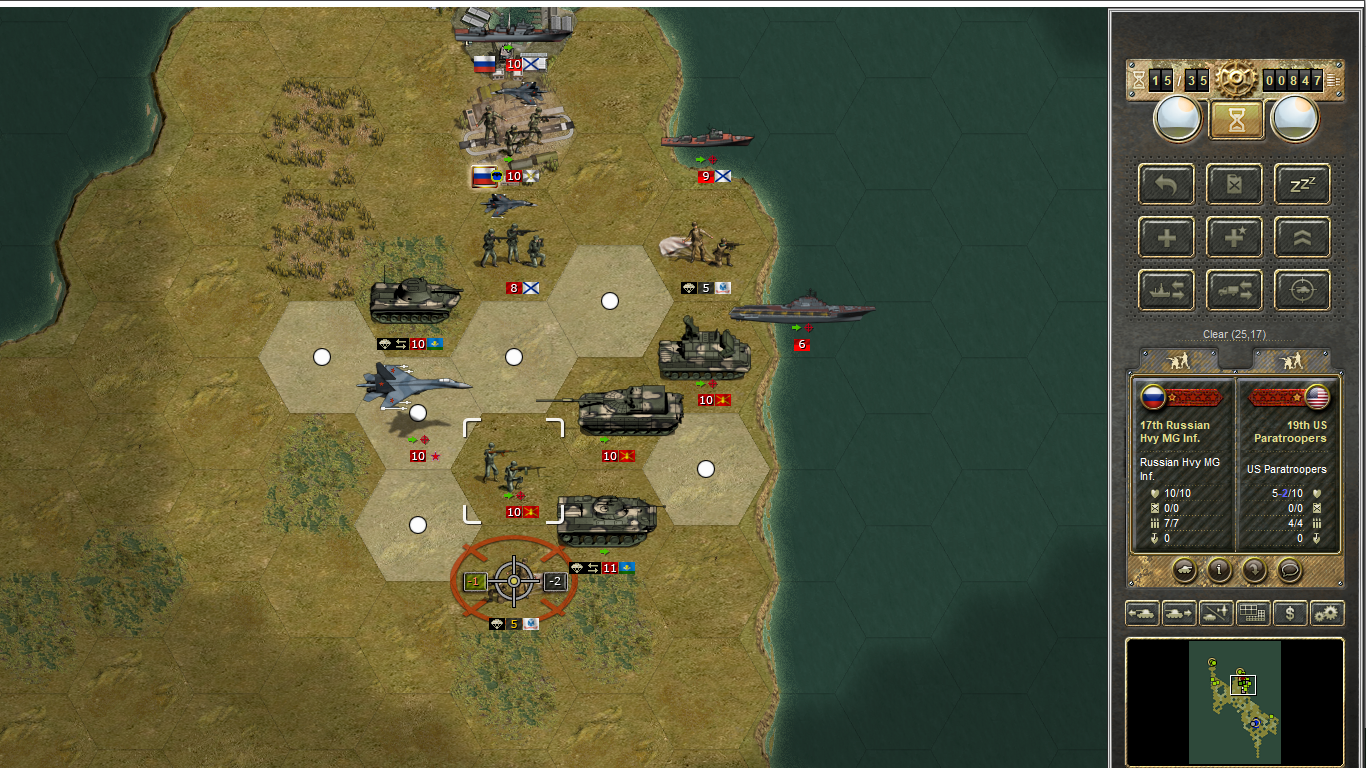Add elite reinforcements with the plus-star button

coord(1234,237)
